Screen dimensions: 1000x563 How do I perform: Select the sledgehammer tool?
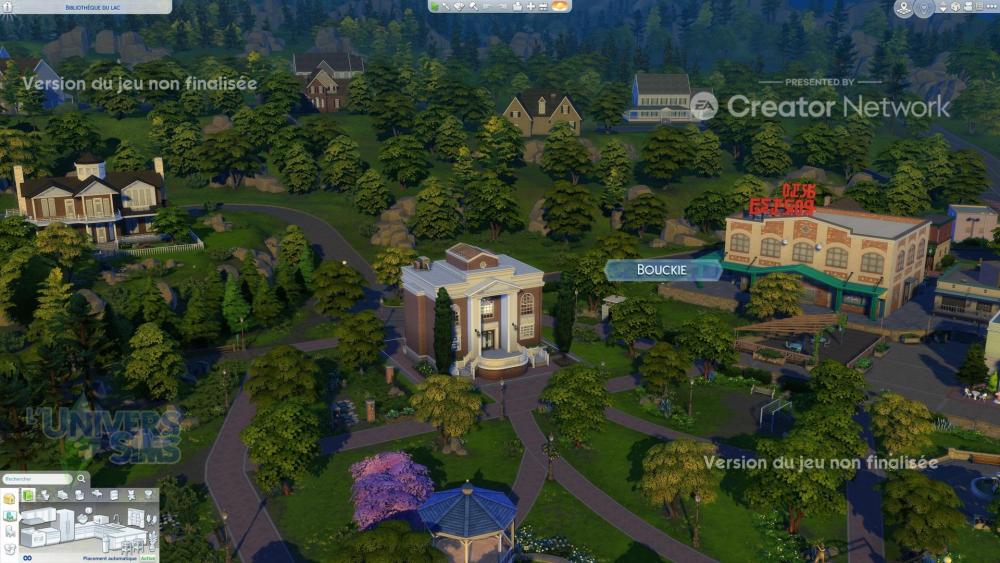pos(474,6)
